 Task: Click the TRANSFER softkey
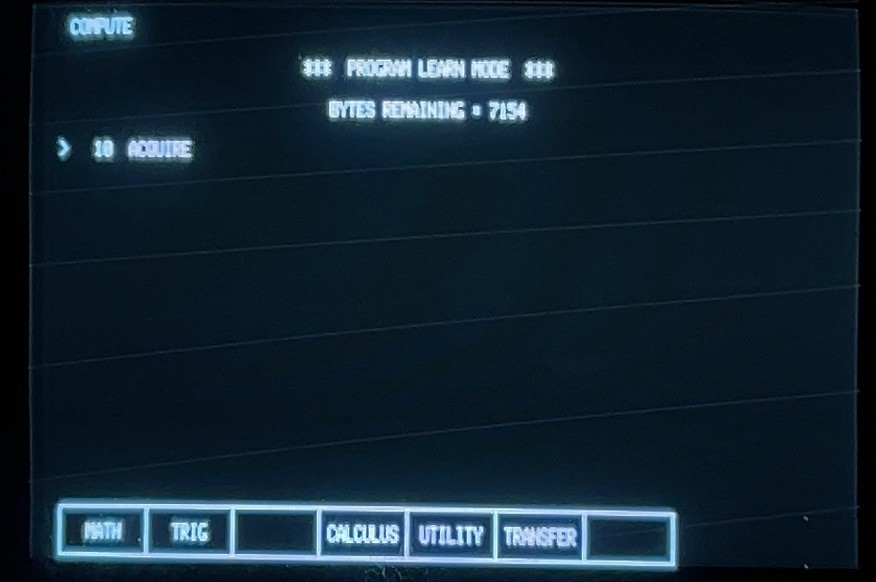pos(540,537)
